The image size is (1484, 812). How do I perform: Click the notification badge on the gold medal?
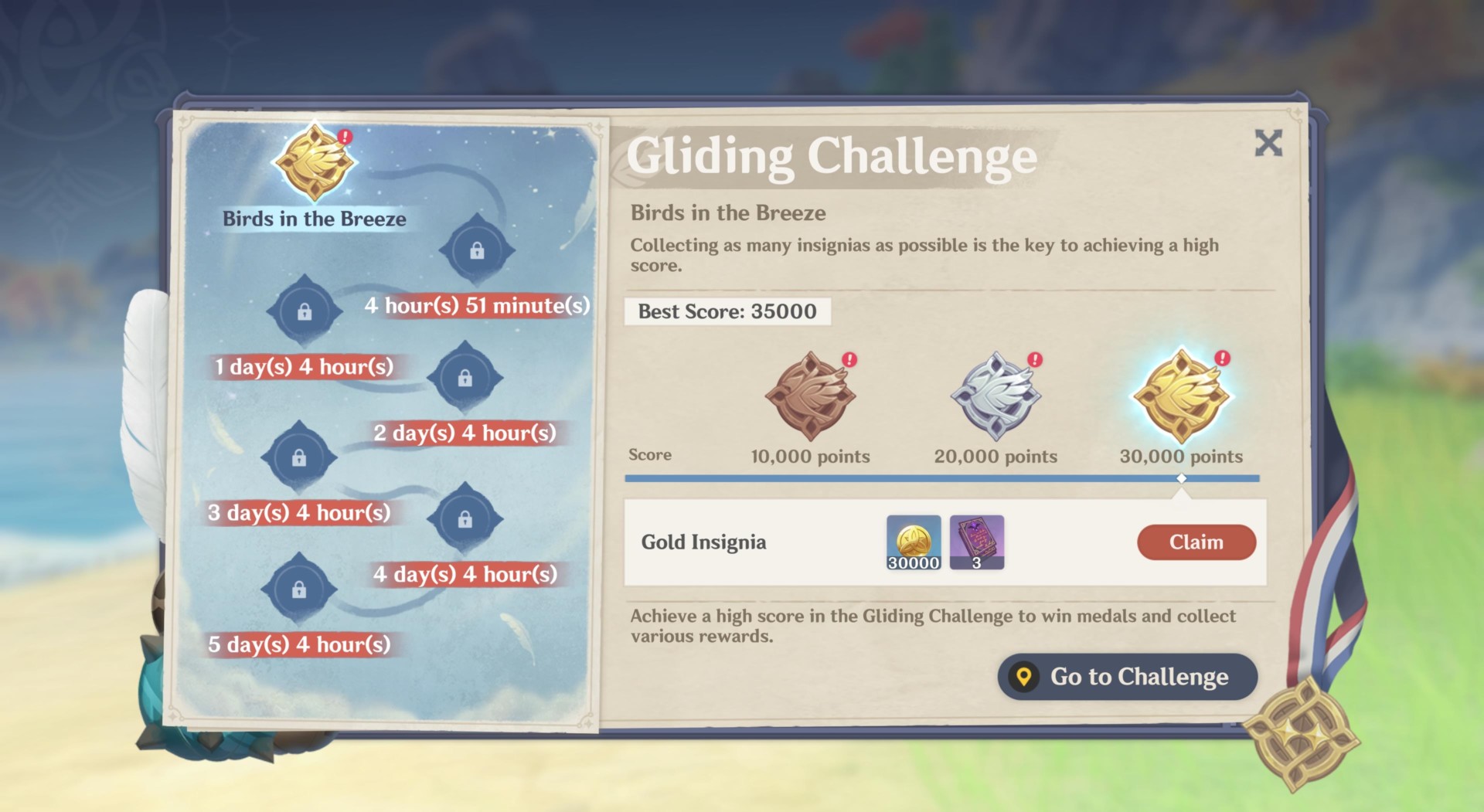(x=1222, y=358)
